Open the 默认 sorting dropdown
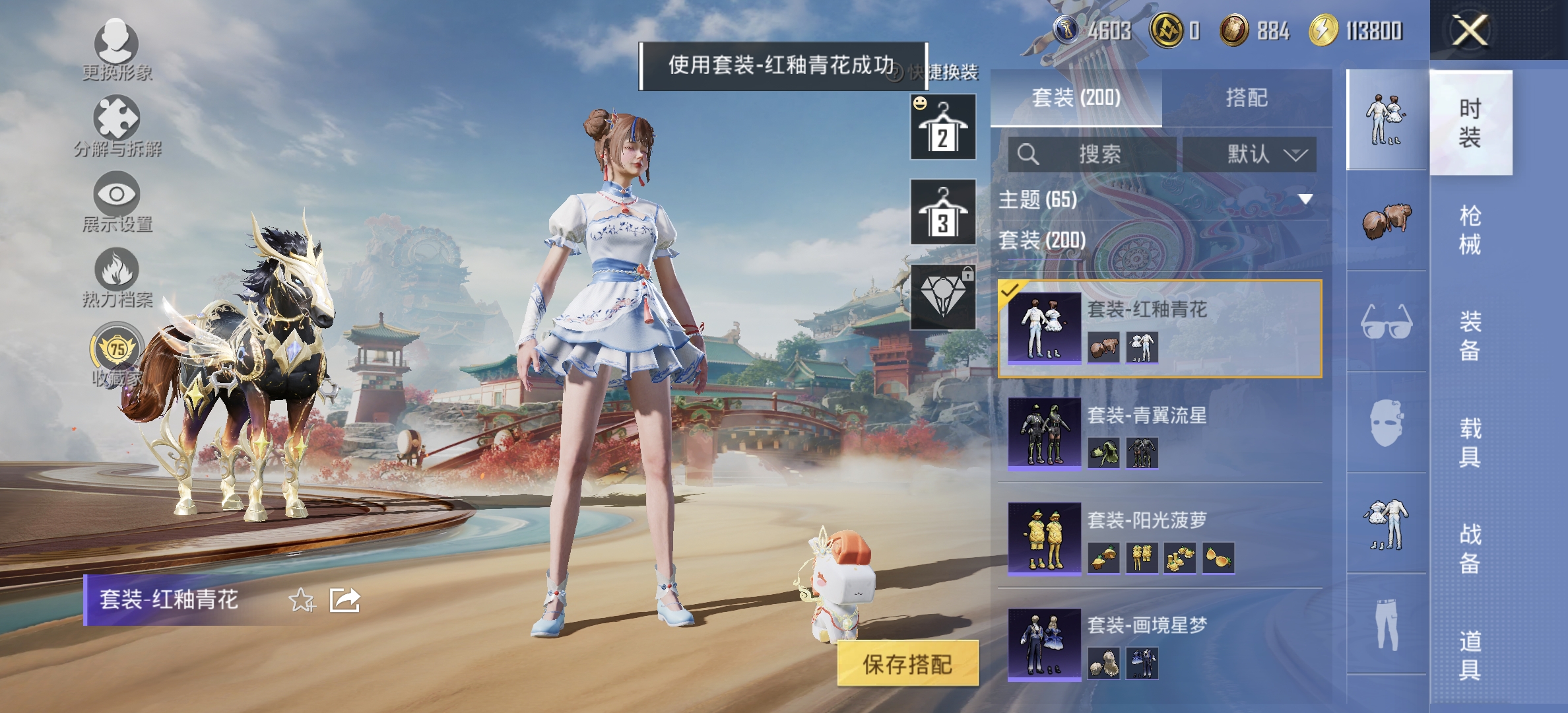Screen dimensions: 1568x713 point(1249,153)
